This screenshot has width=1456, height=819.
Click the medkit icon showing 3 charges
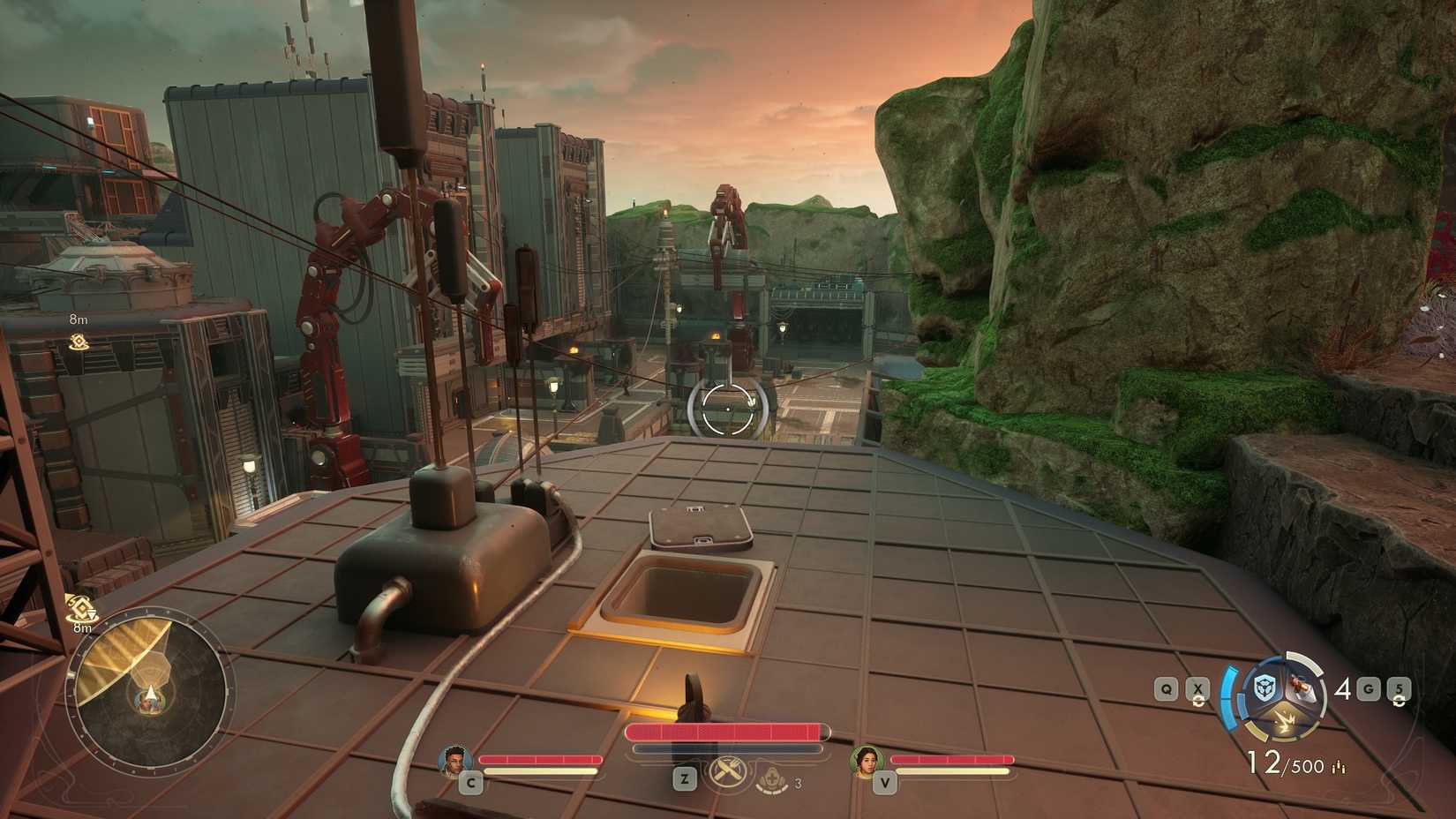pos(772,778)
